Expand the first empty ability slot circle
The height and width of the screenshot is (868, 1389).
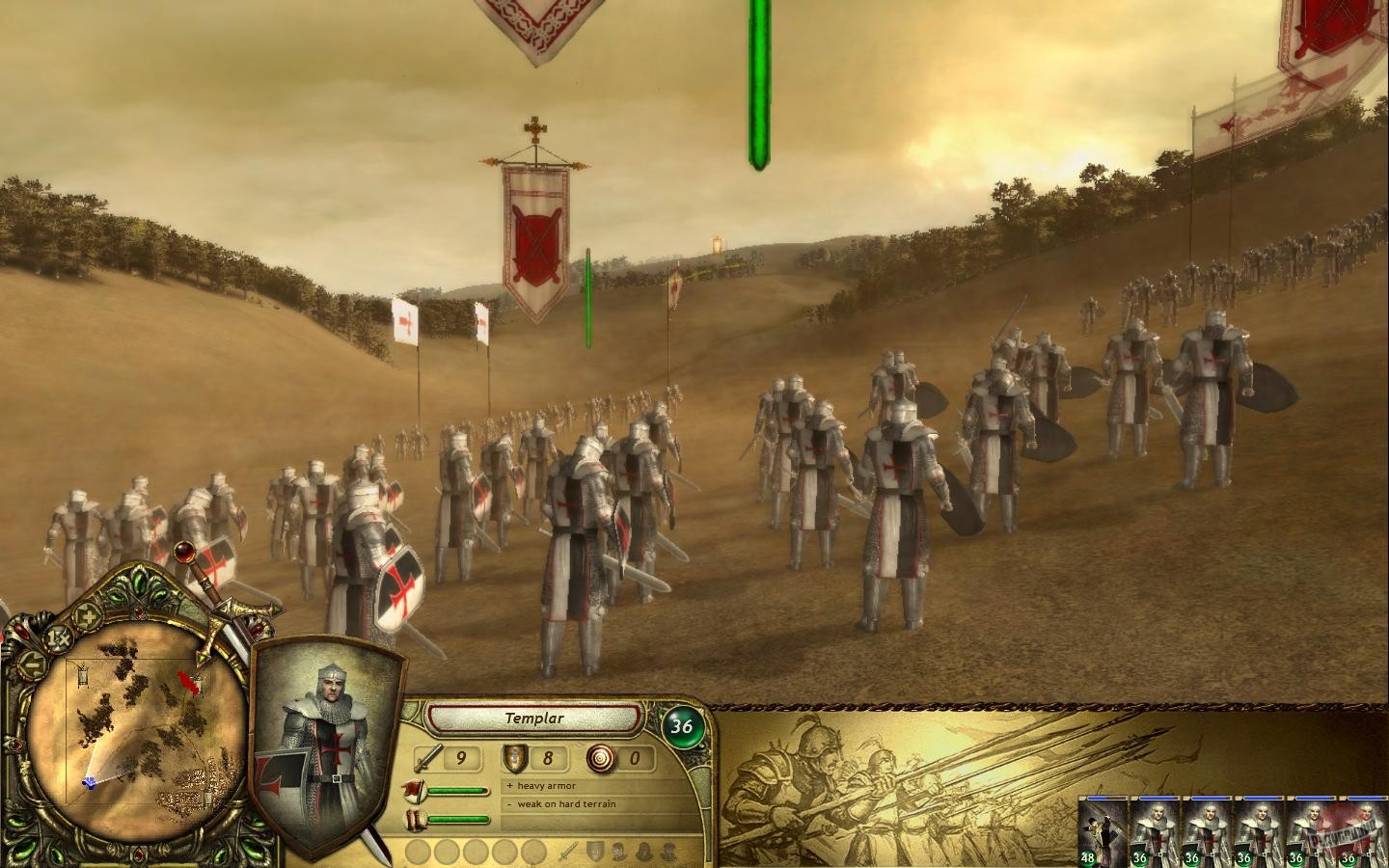(x=420, y=852)
